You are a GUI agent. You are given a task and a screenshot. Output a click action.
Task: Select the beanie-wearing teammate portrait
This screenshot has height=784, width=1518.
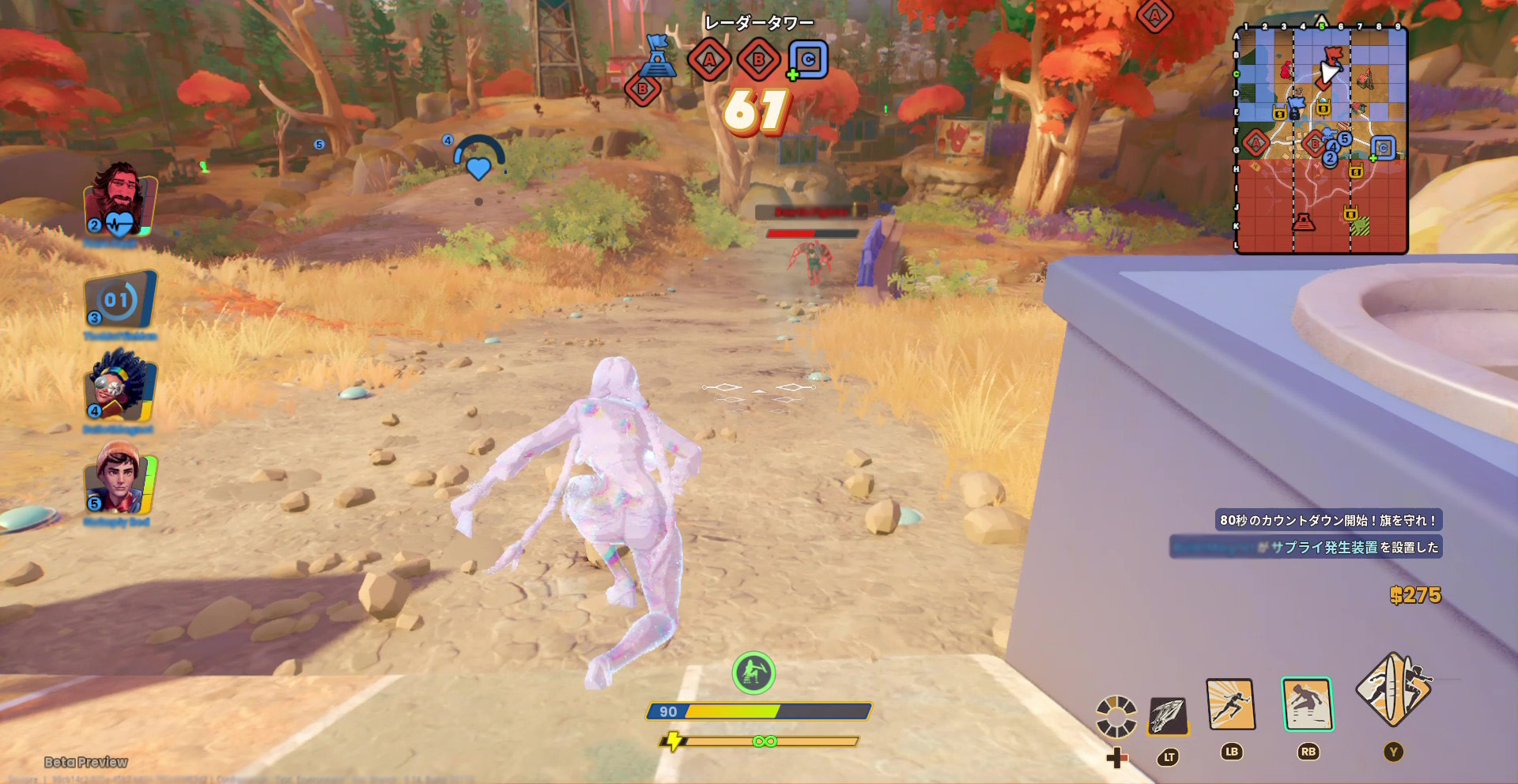coord(120,479)
